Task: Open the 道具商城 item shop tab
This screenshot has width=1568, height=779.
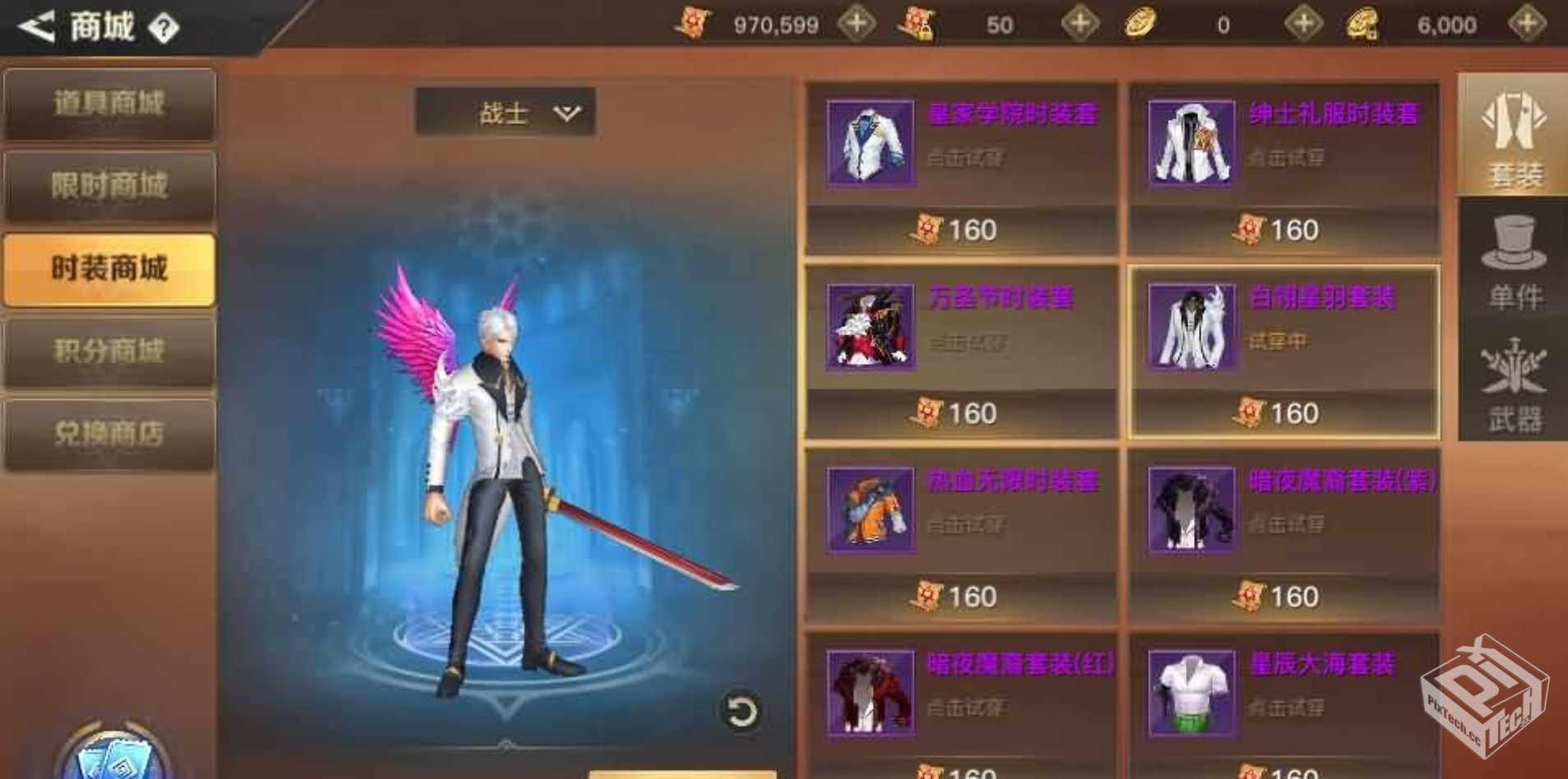Action: coord(109,104)
